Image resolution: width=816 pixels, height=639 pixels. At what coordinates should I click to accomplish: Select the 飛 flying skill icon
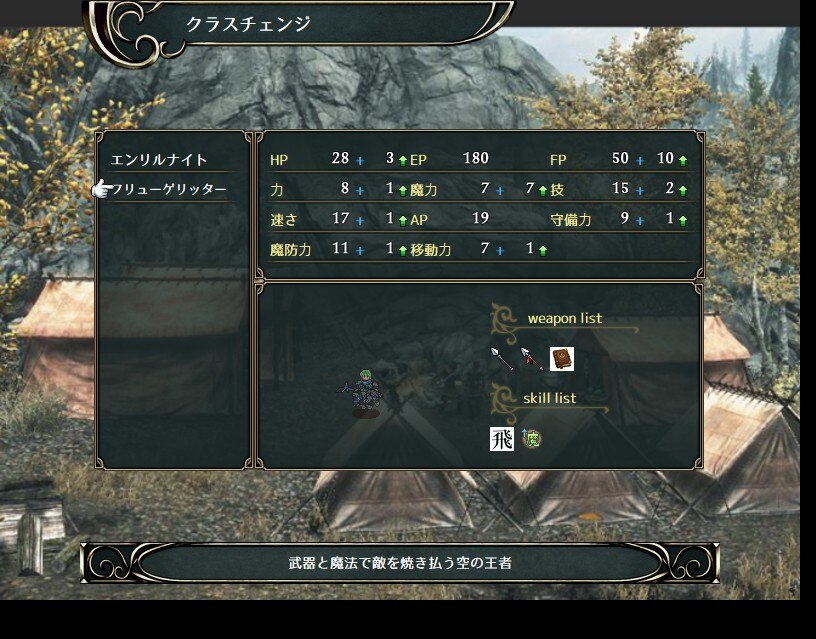point(501,438)
